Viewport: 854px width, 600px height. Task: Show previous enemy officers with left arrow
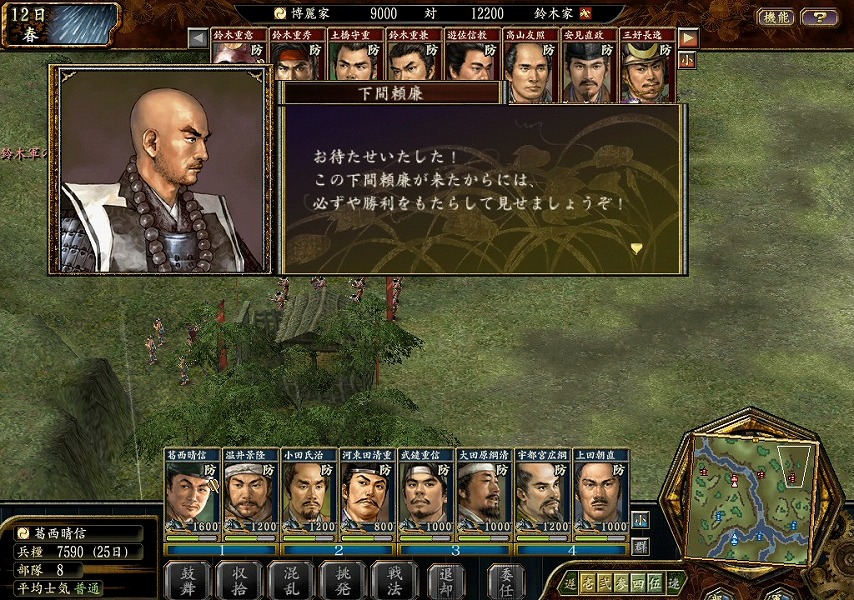(x=198, y=38)
